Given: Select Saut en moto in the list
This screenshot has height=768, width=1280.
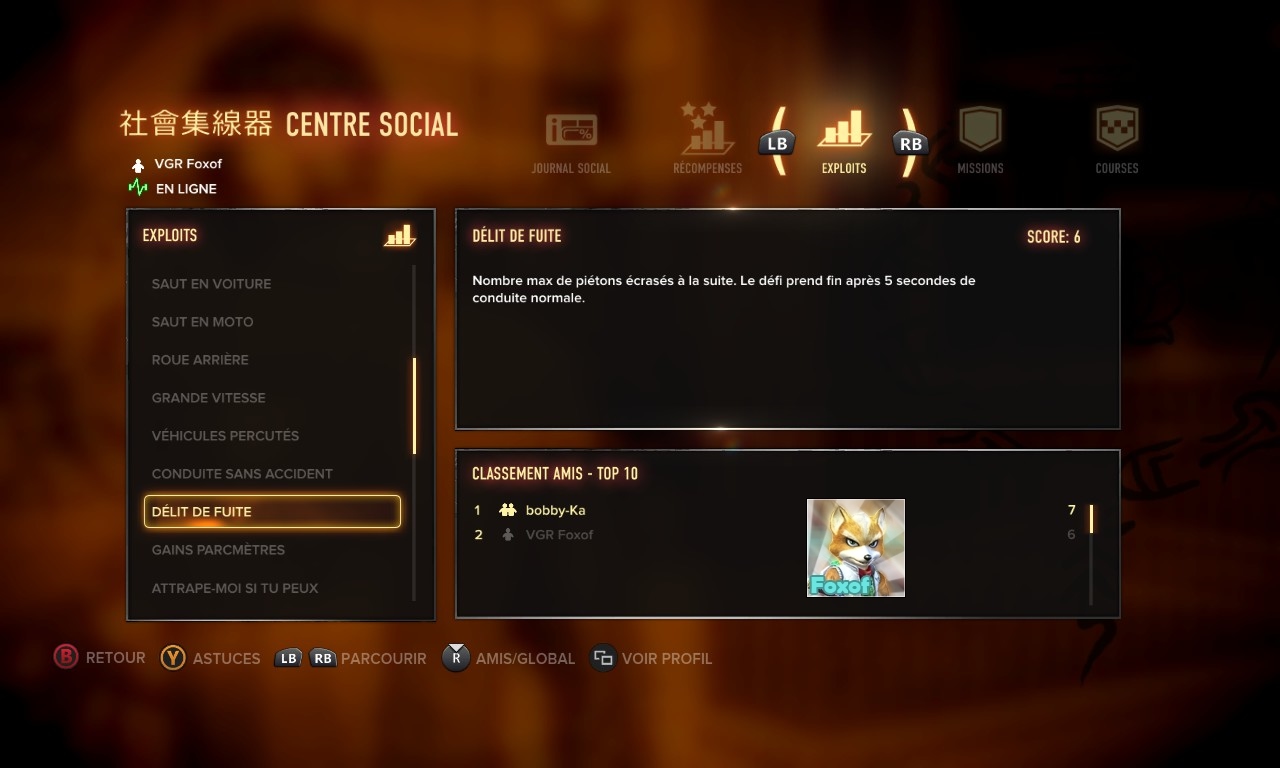Looking at the screenshot, I should (x=202, y=322).
